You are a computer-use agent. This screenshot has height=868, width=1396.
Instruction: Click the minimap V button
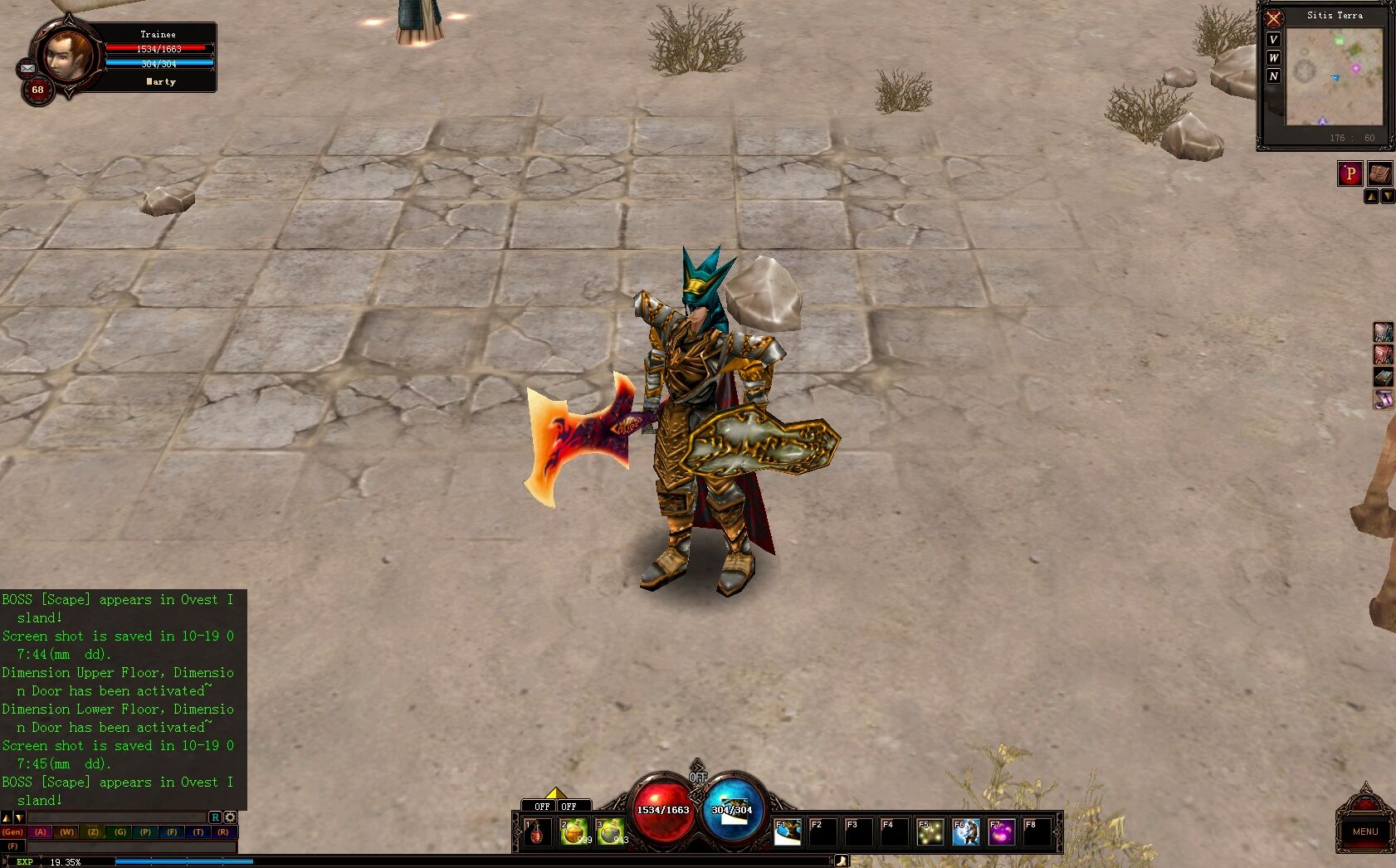[1273, 40]
